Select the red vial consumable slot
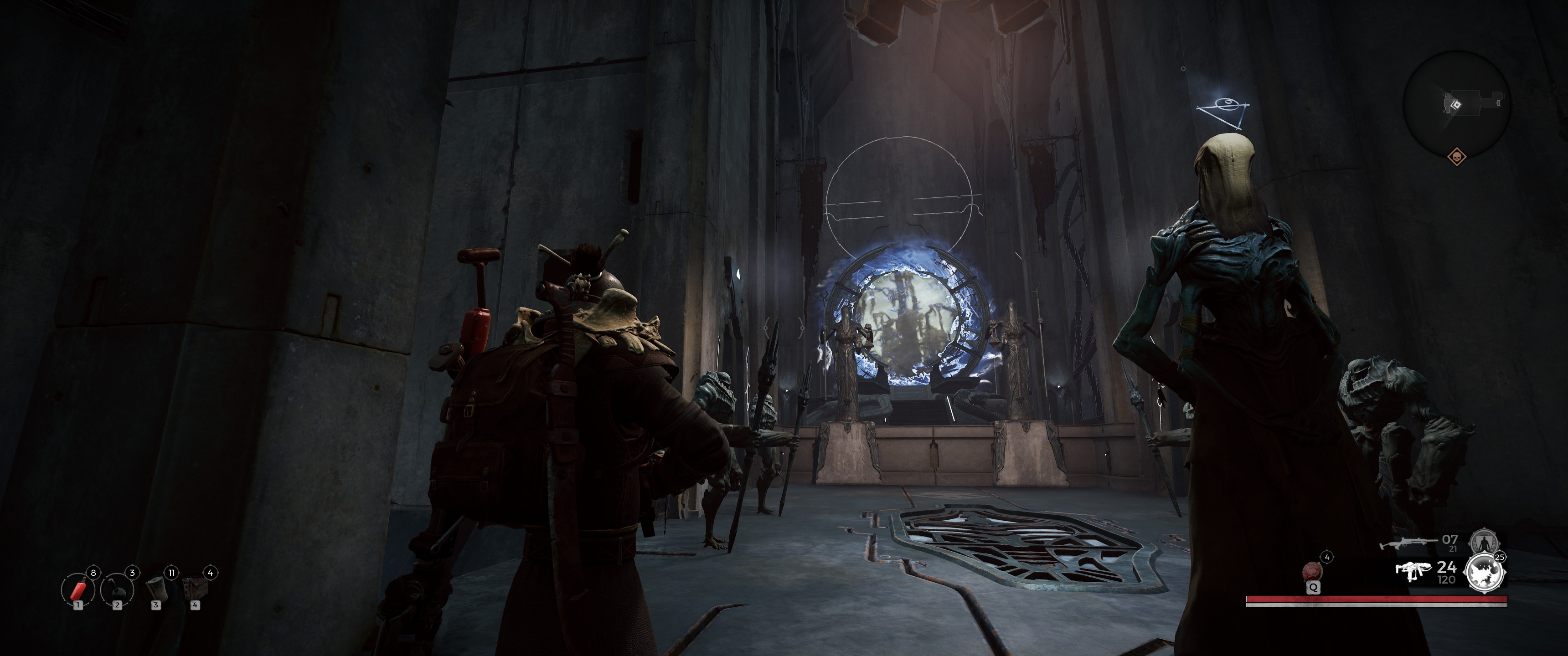 (78, 589)
